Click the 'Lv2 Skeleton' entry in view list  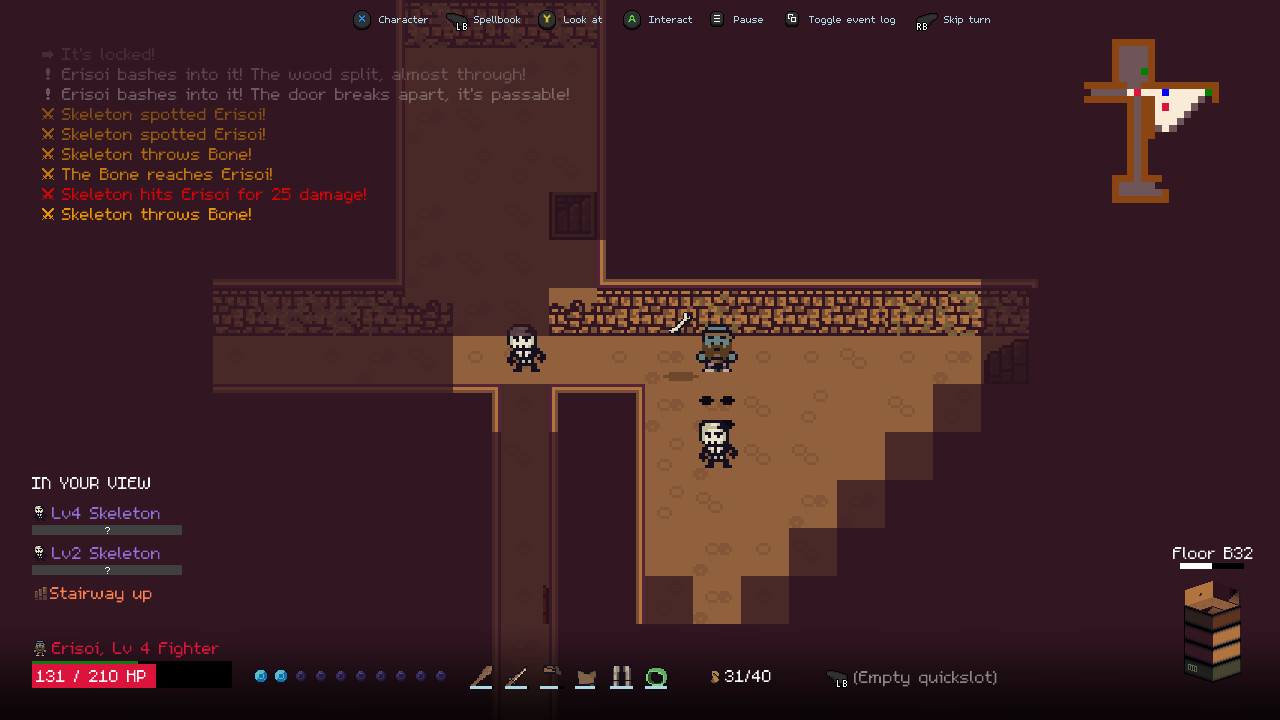pos(105,552)
